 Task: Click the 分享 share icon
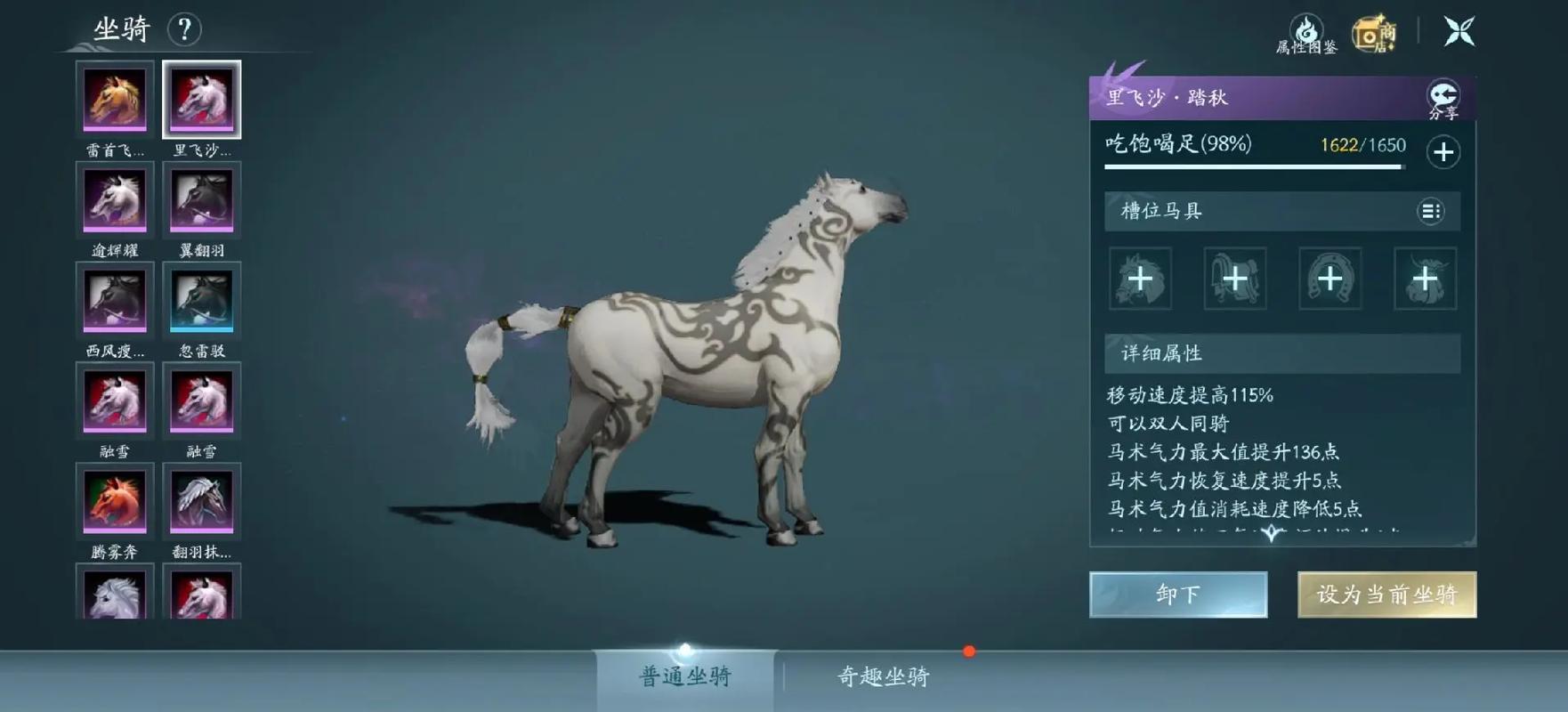1444,95
